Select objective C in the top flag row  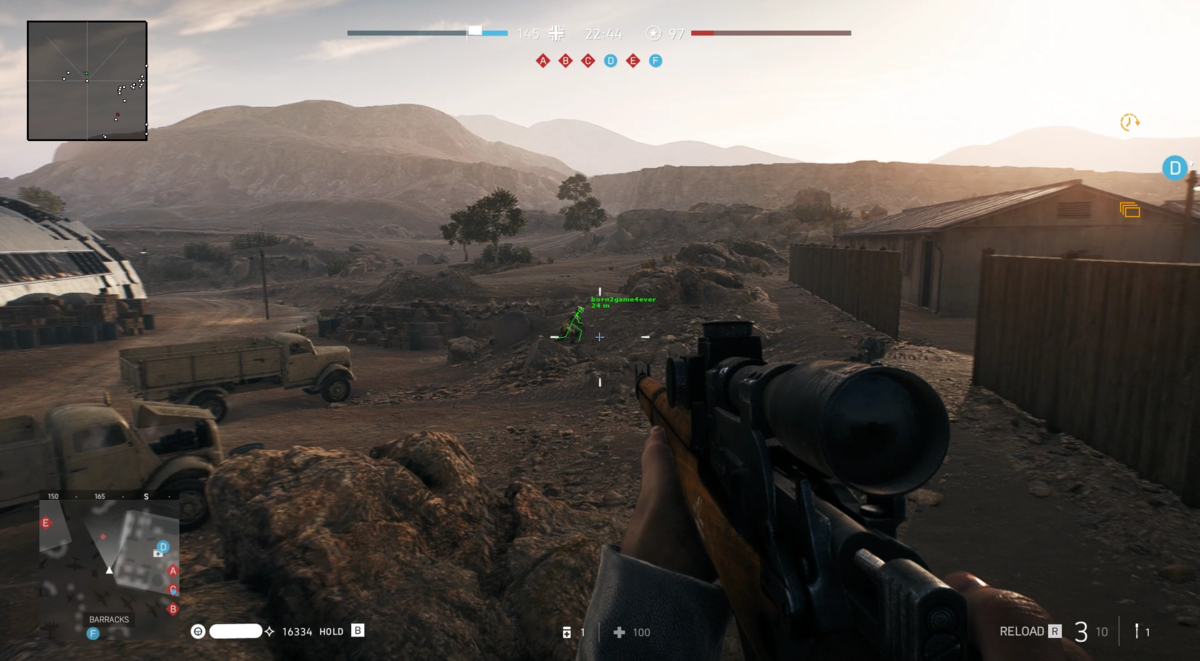[x=588, y=61]
